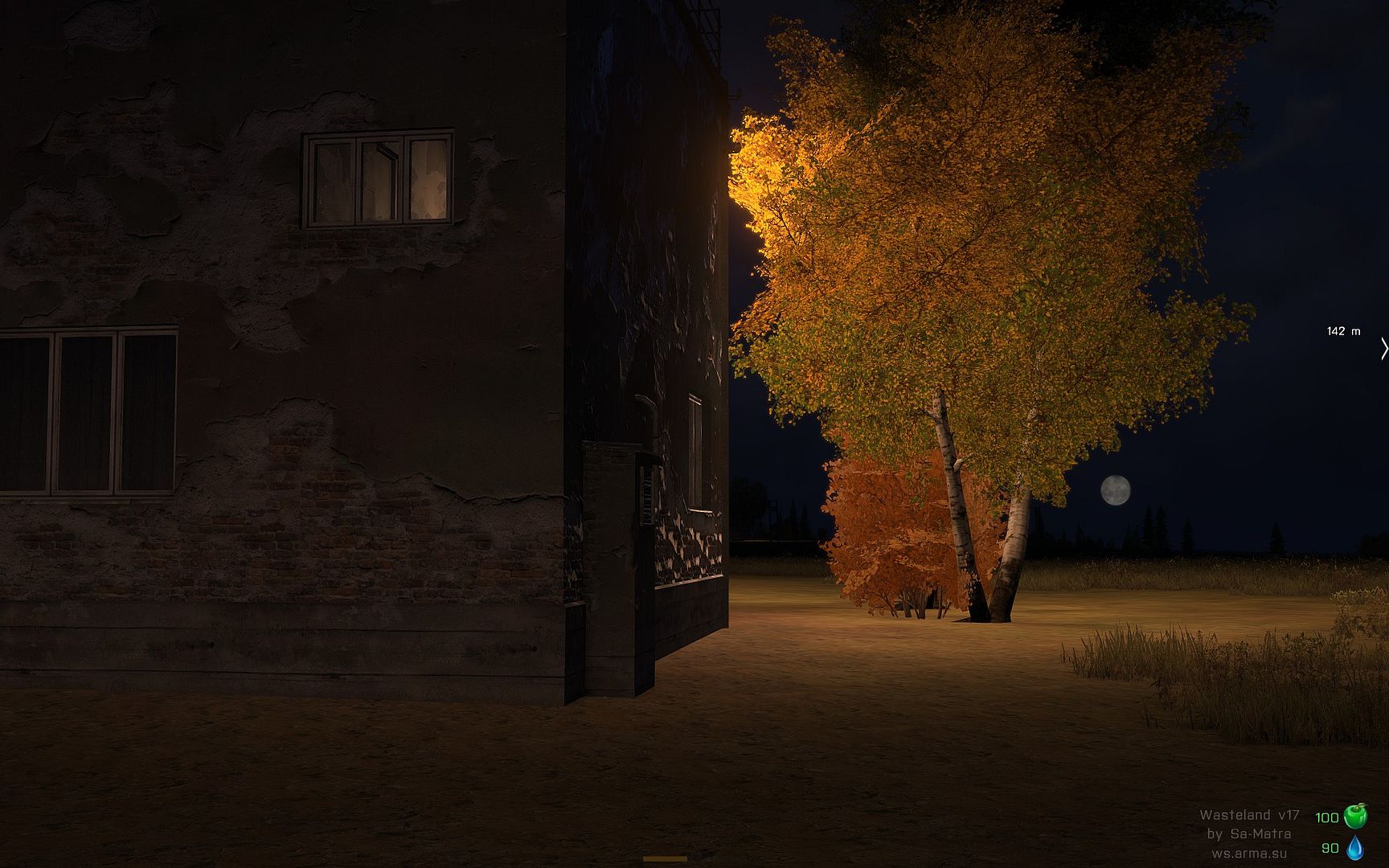The image size is (1389, 868).
Task: Click the green apple hunger icon
Action: pyautogui.click(x=1355, y=817)
